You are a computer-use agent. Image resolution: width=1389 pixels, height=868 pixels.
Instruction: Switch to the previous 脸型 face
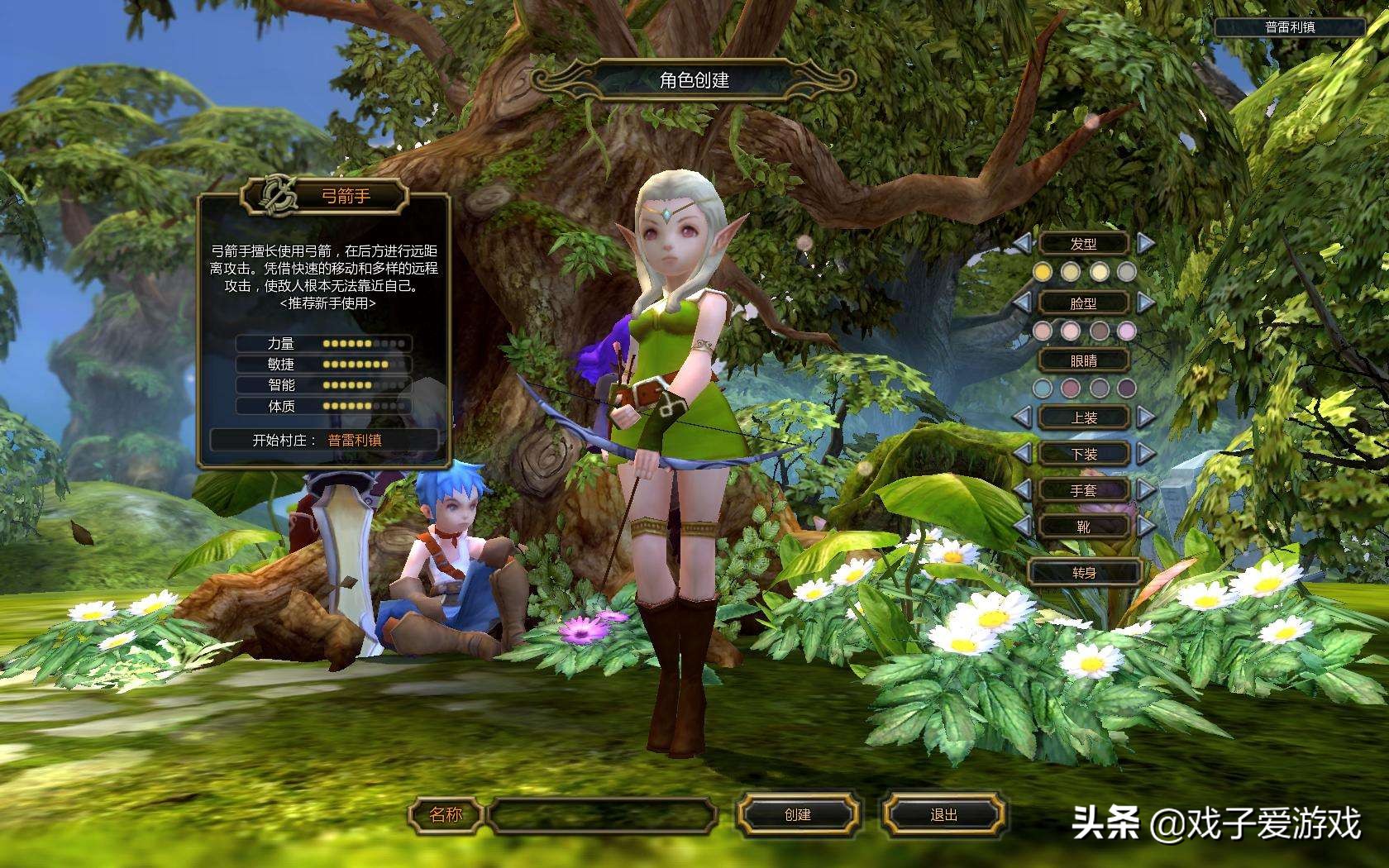point(1023,303)
